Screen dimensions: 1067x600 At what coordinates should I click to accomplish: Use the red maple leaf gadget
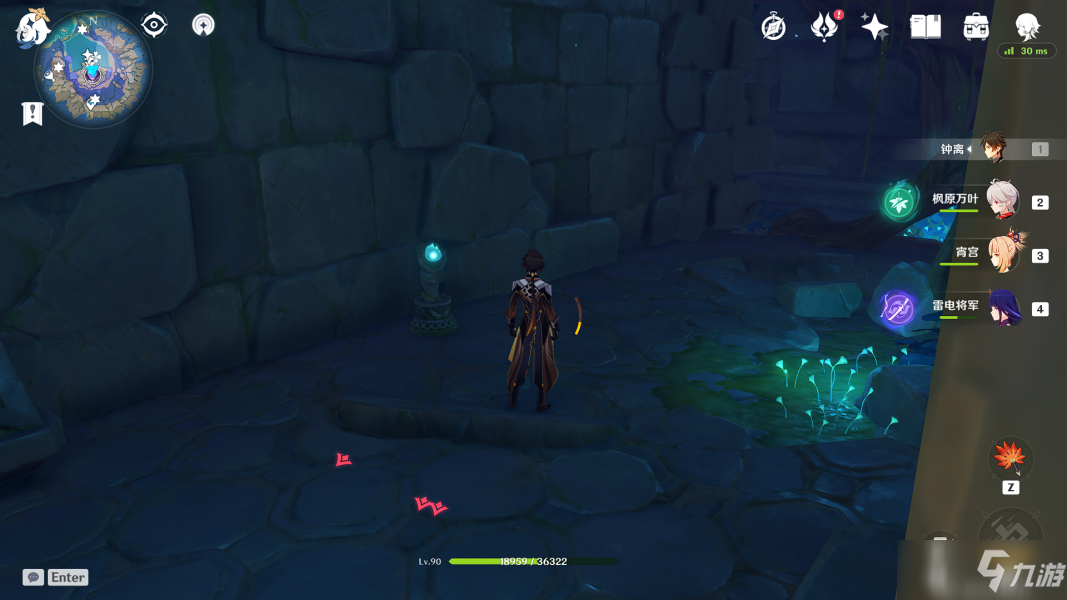tap(1010, 458)
